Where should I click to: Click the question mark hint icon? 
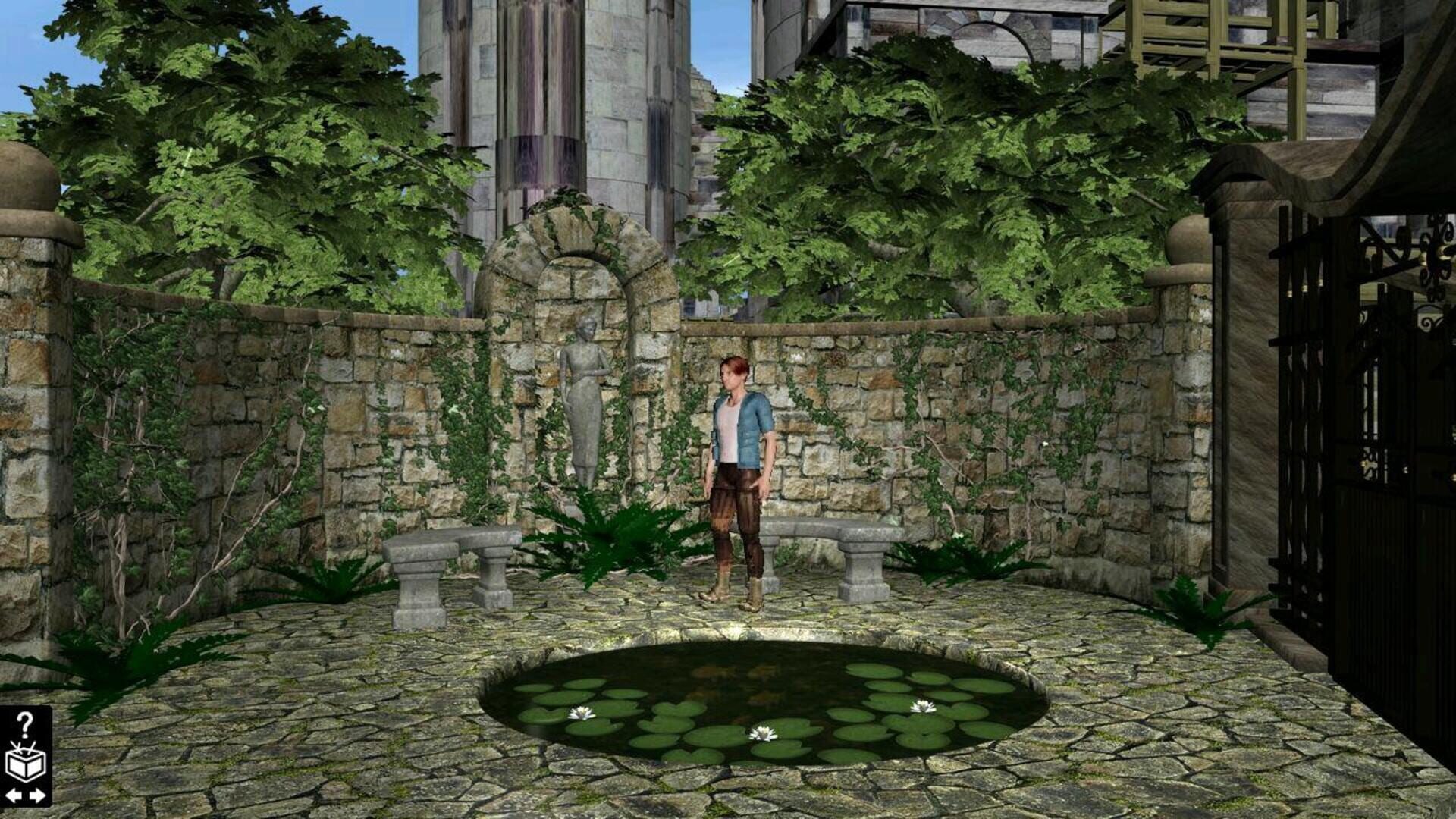coord(24,724)
